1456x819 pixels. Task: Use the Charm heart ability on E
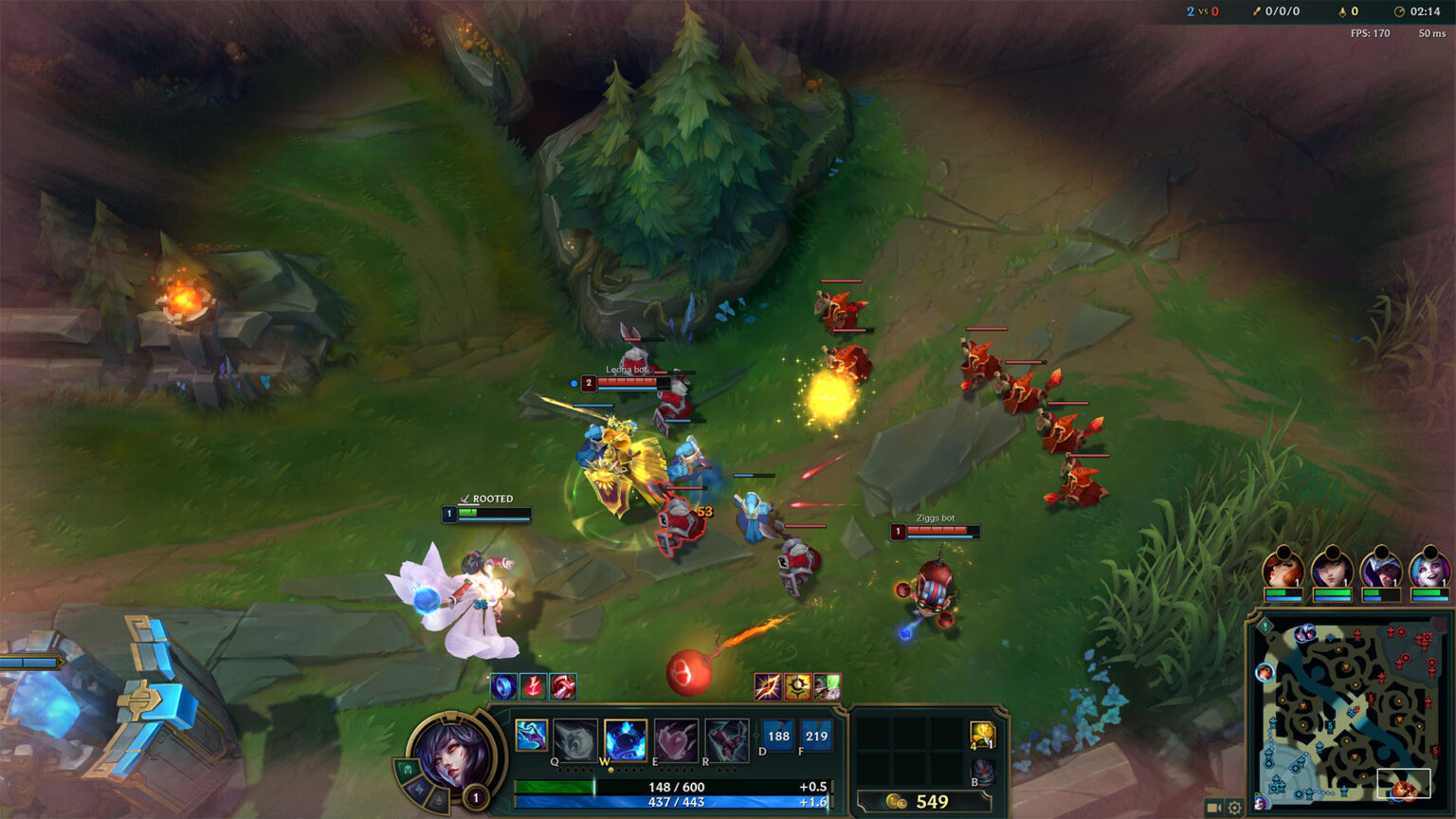click(676, 738)
